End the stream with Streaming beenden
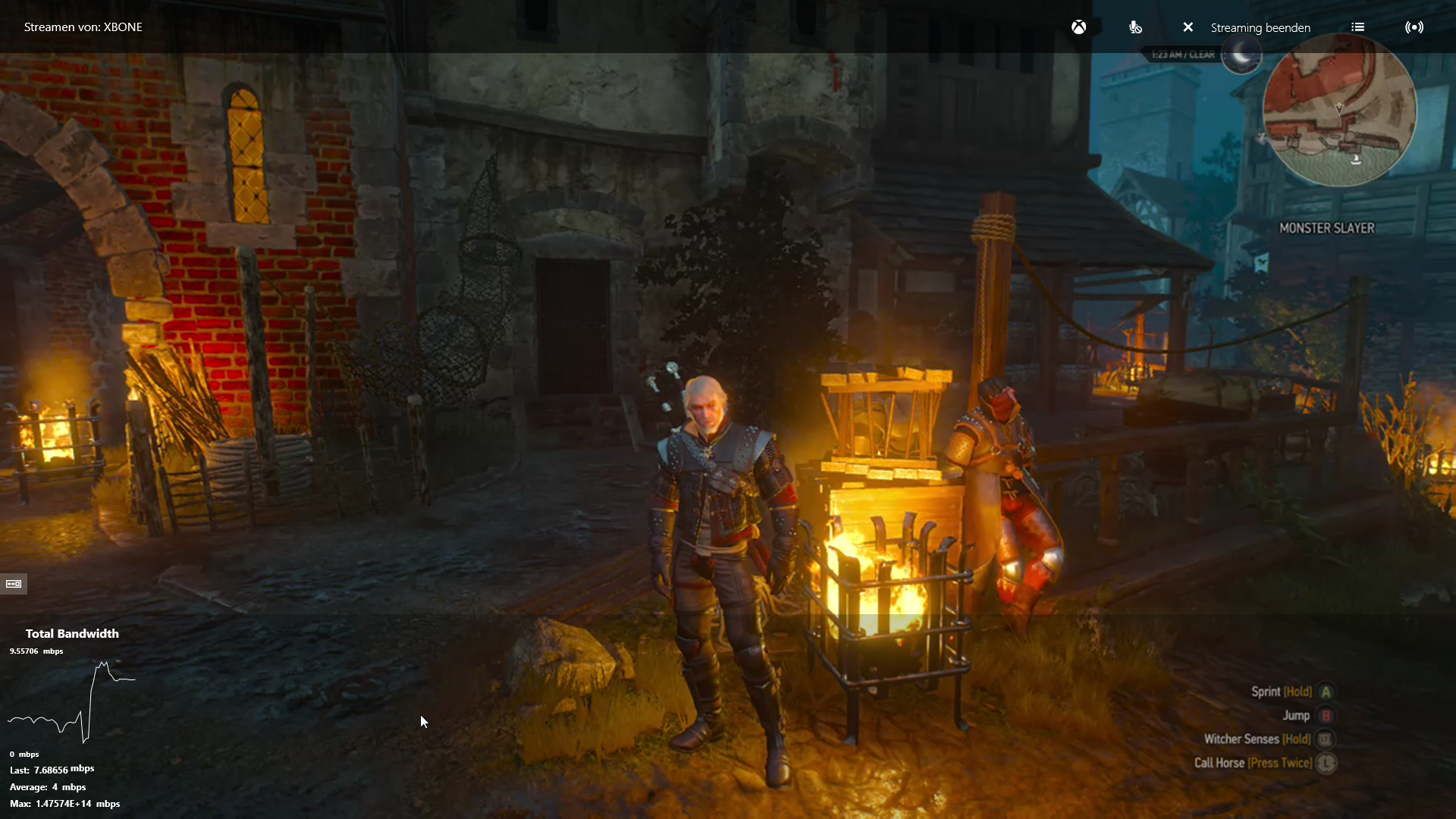The width and height of the screenshot is (1456, 819). click(x=1247, y=27)
